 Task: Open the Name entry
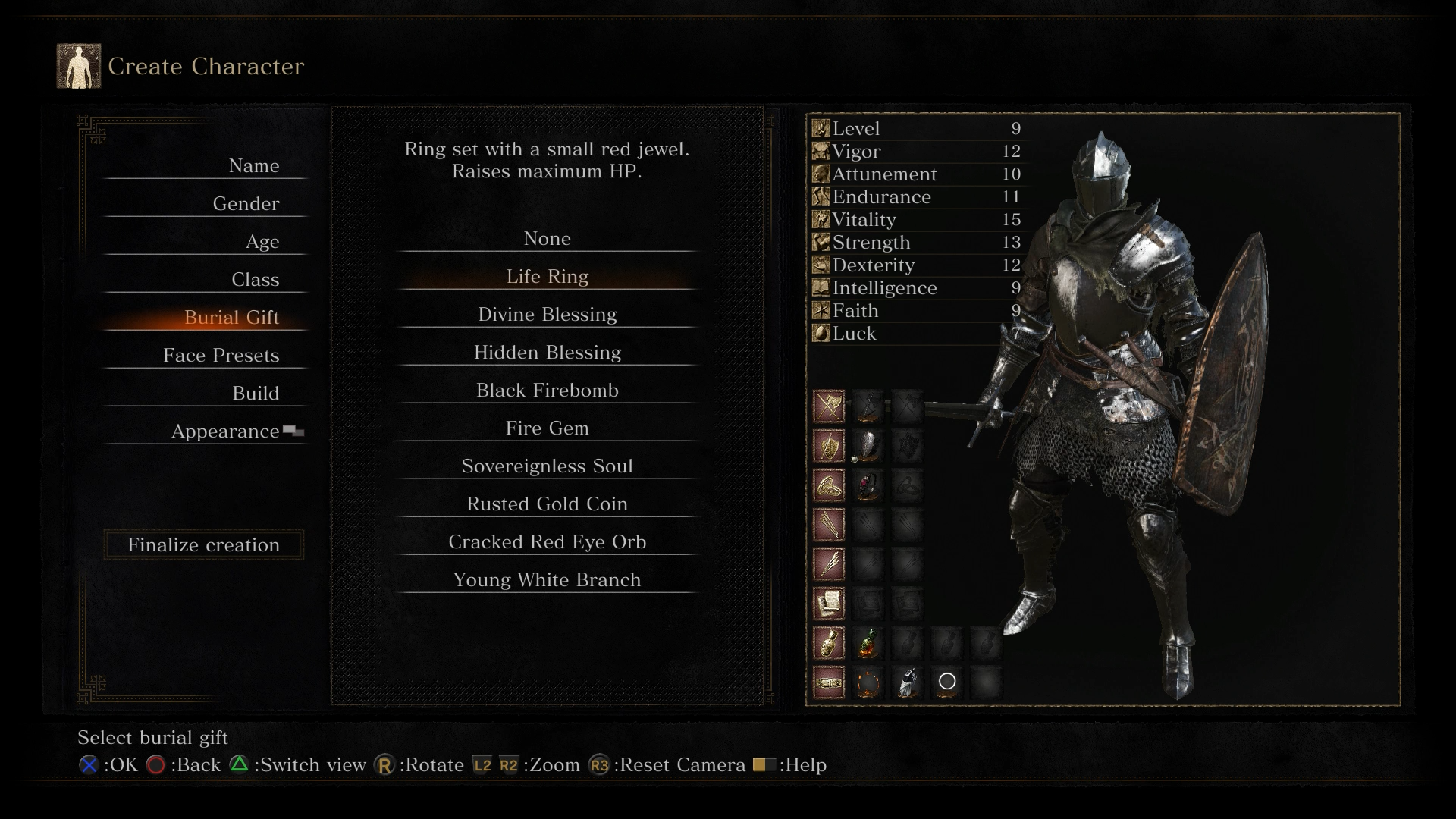[x=253, y=166]
